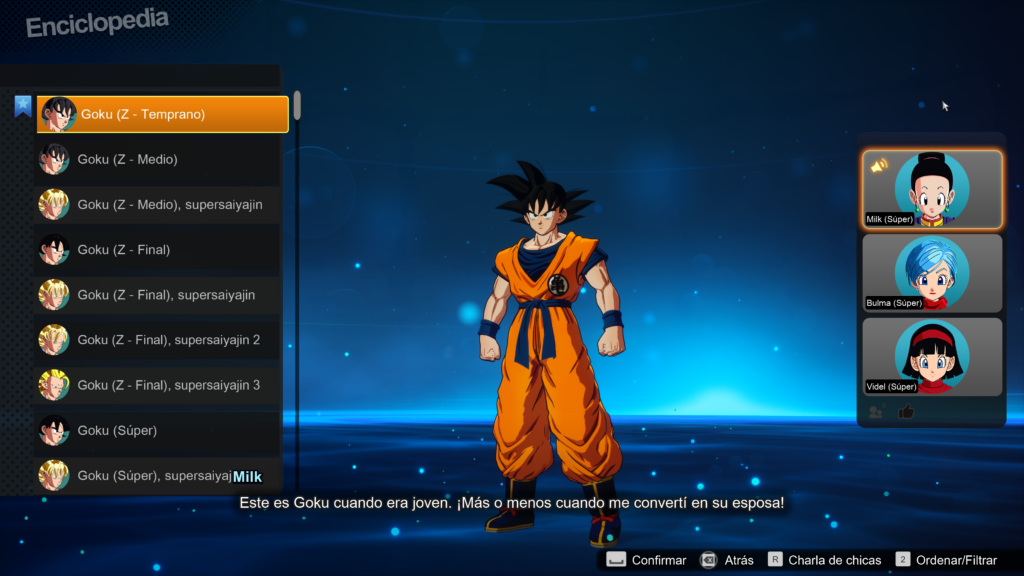
Task: Pick Videl (Súper) commentator portrait
Action: tap(932, 356)
